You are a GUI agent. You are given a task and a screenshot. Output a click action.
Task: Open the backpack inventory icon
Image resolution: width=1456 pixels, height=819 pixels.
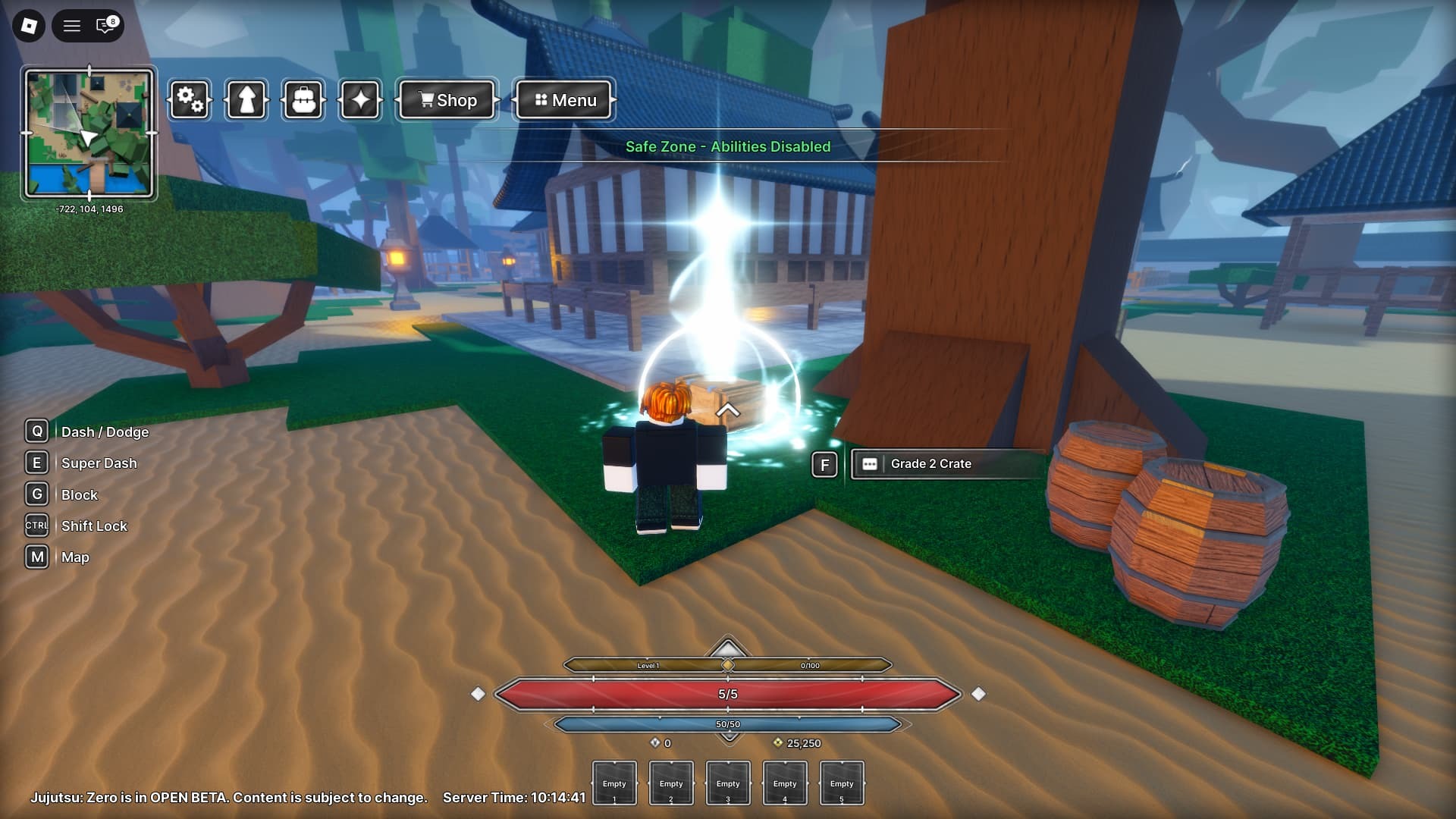(x=303, y=100)
